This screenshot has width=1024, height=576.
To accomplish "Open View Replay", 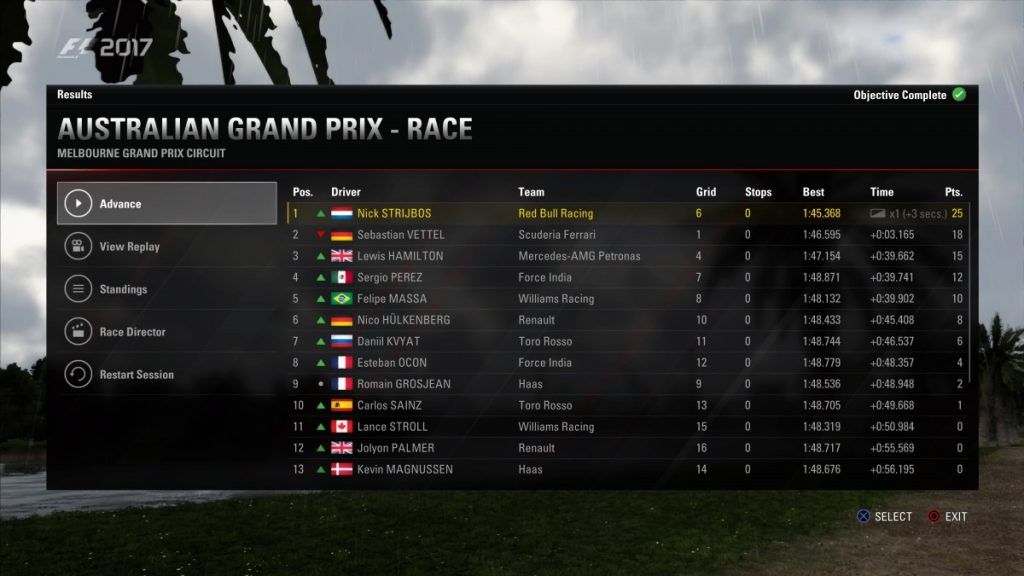I will point(166,247).
